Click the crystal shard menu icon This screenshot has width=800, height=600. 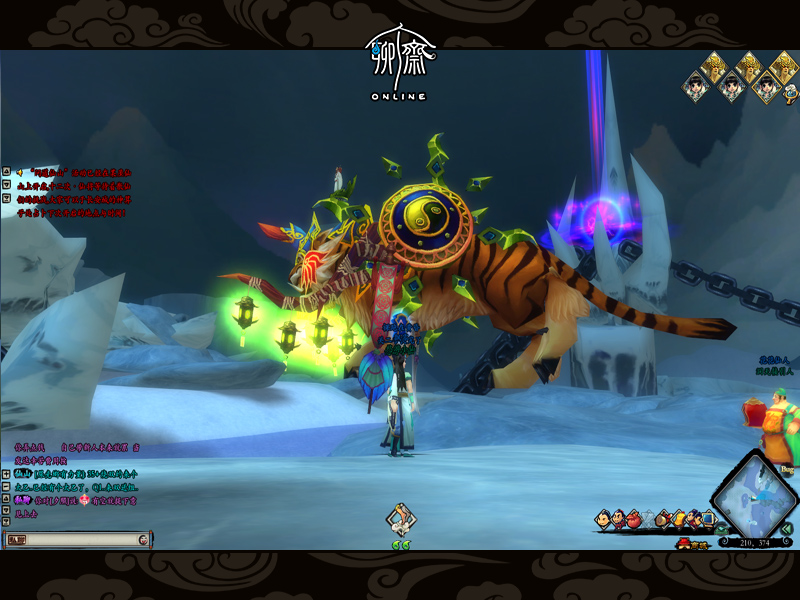coord(648,519)
